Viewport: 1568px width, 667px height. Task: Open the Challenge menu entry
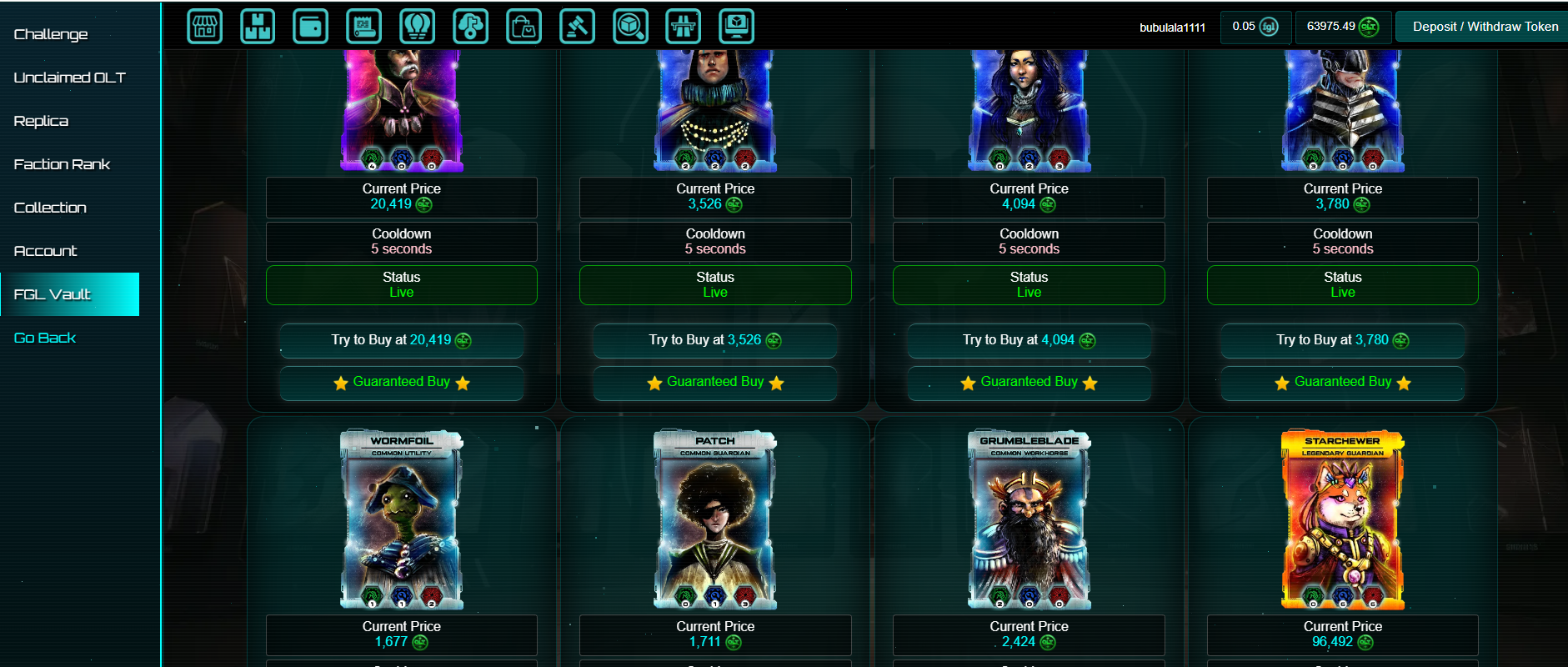pos(51,34)
